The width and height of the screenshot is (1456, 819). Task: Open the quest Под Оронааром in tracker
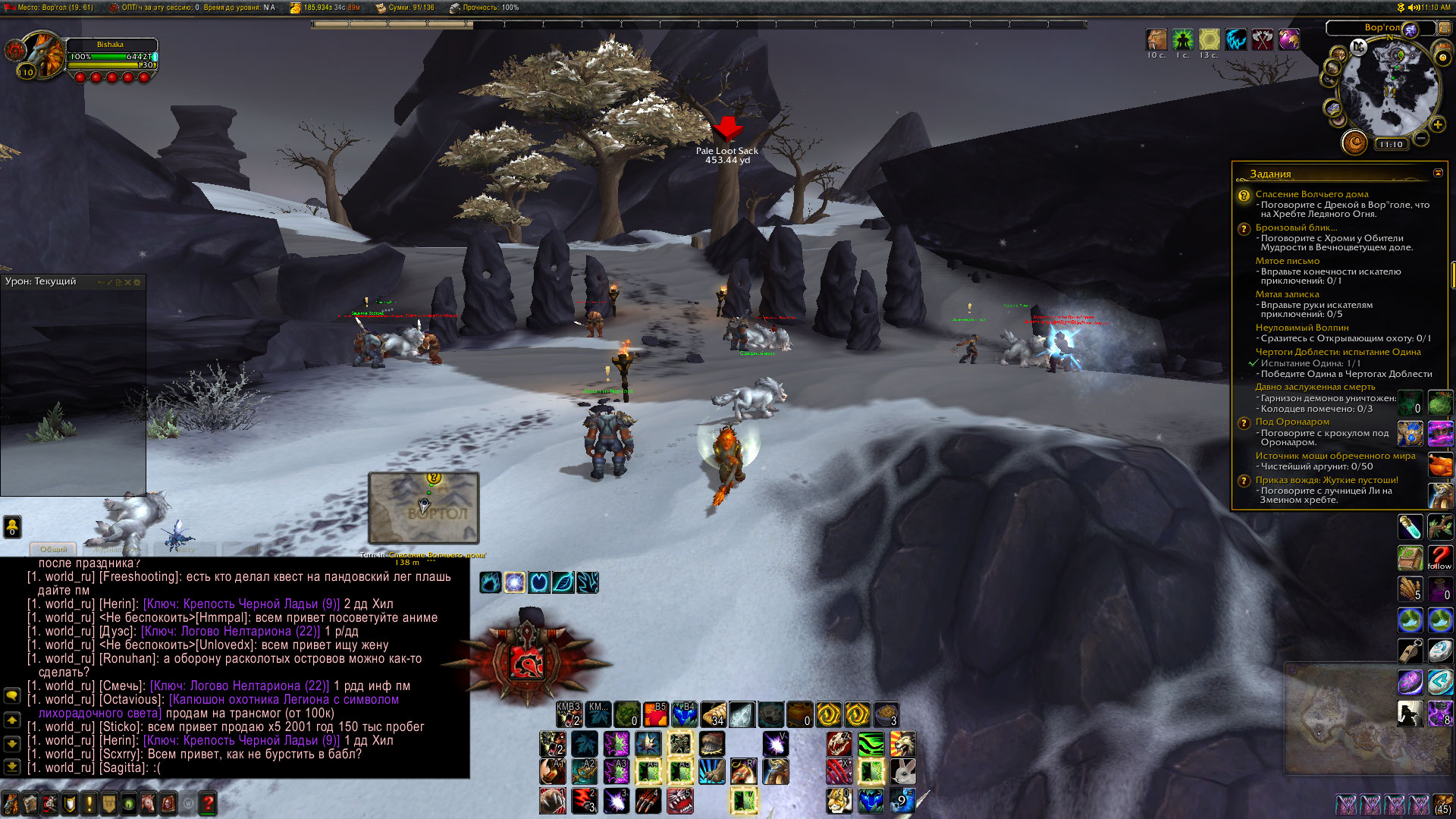click(x=1291, y=422)
